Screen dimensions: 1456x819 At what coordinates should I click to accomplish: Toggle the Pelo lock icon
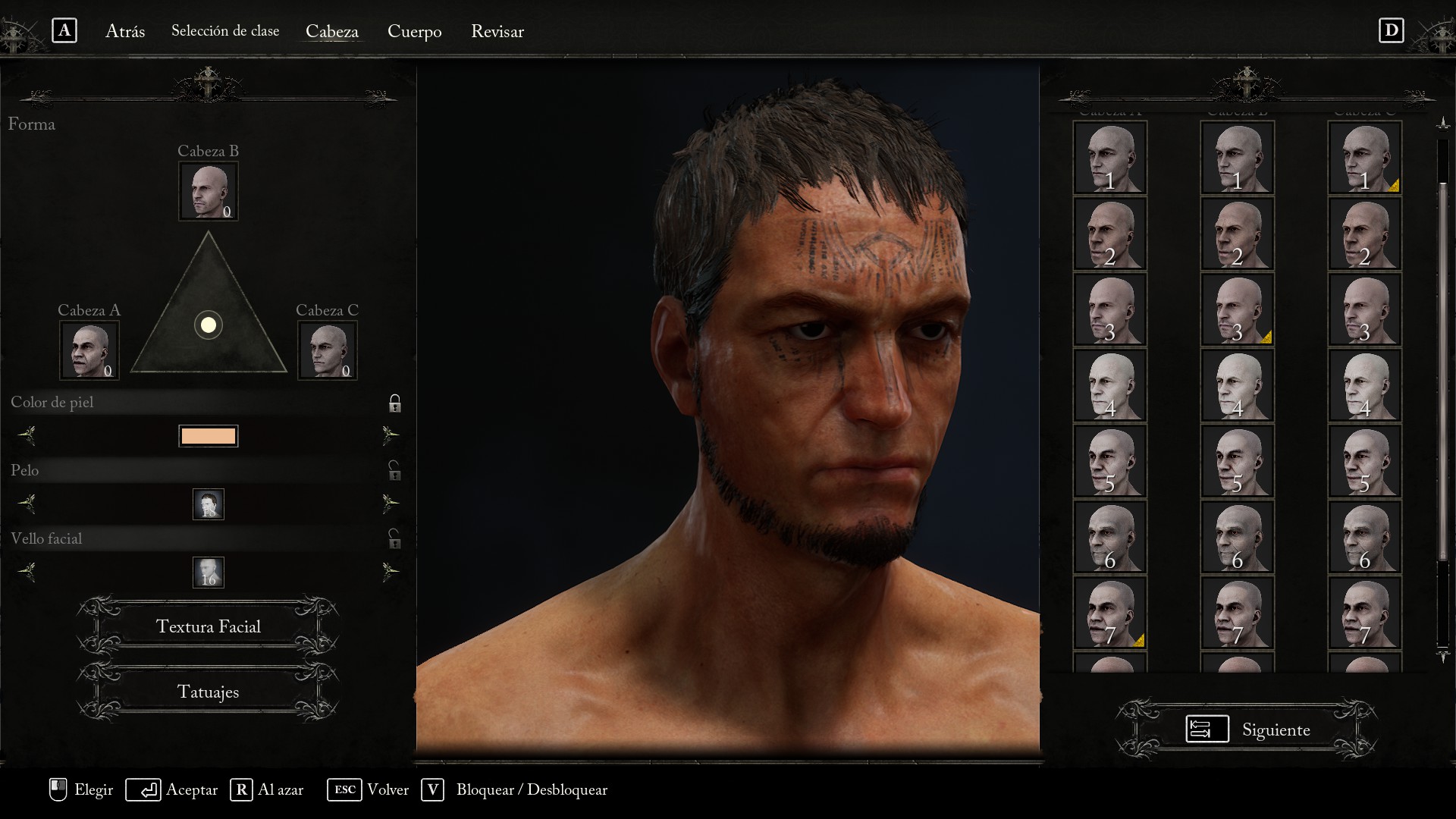(x=394, y=471)
